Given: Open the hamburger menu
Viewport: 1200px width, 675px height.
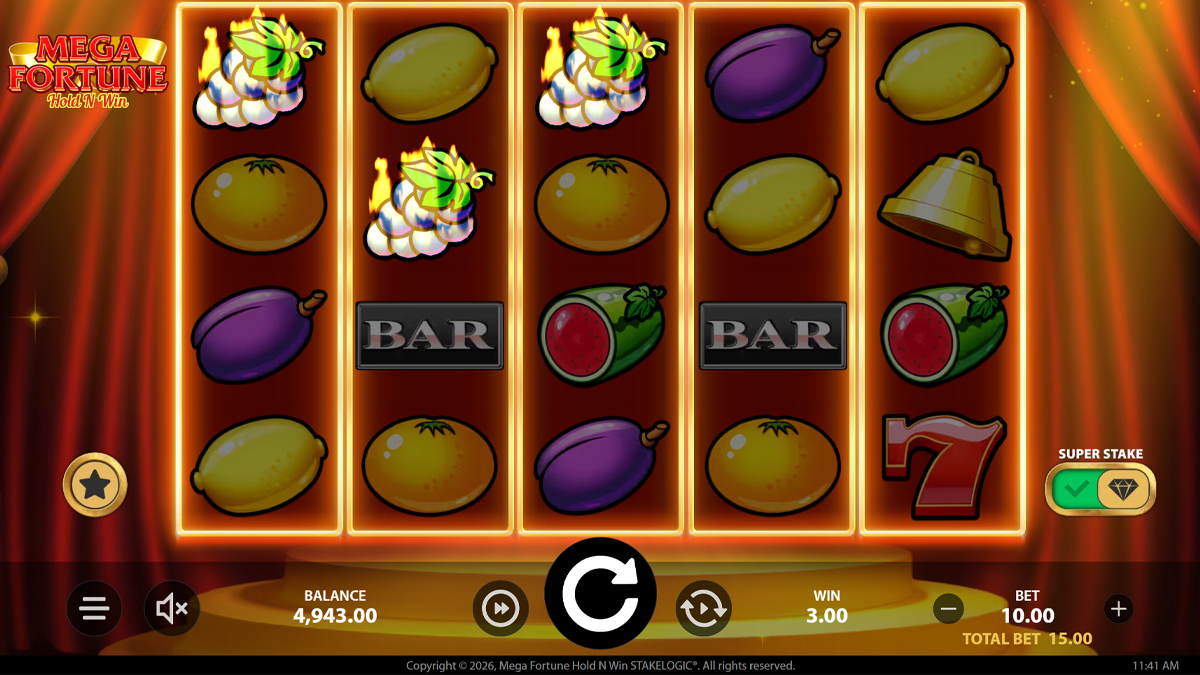Looking at the screenshot, I should click(x=95, y=608).
